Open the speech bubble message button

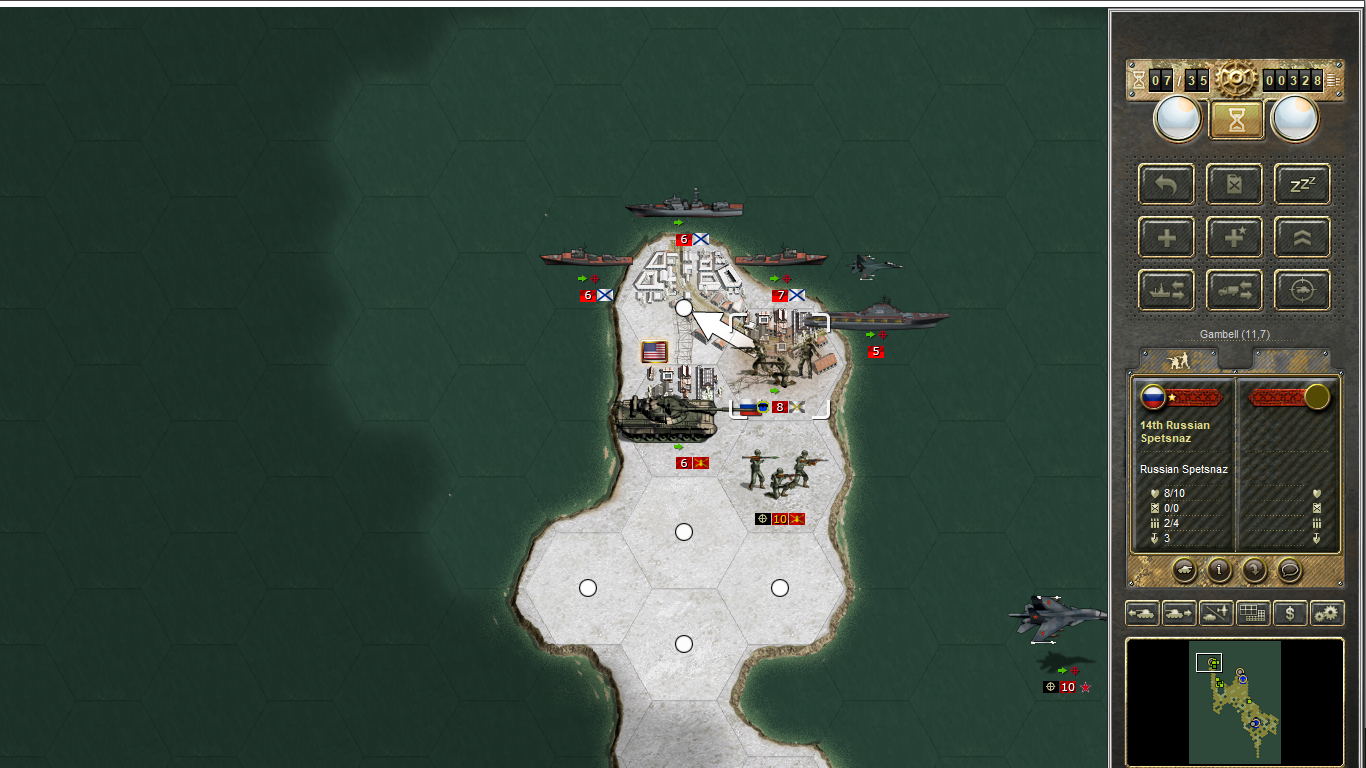tap(1290, 569)
